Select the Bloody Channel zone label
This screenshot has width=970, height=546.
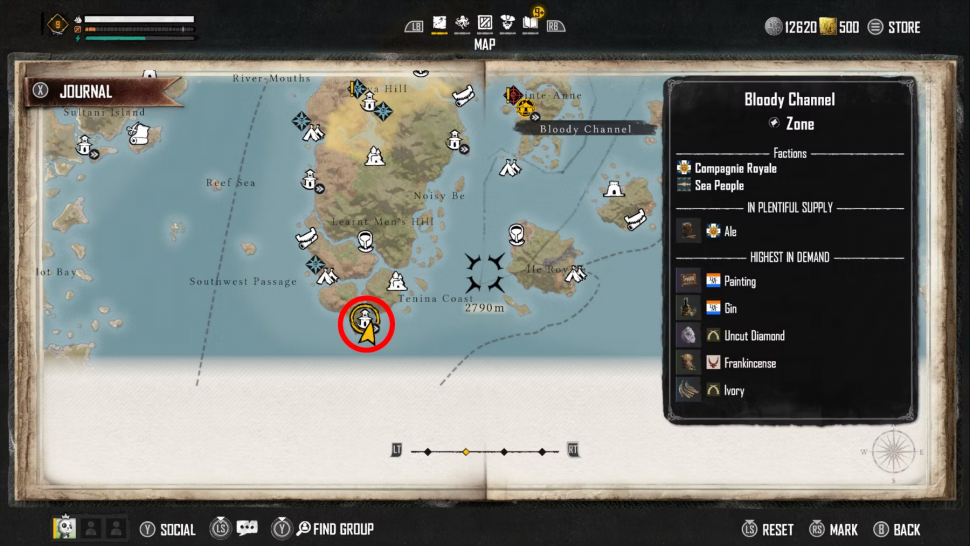click(x=586, y=129)
